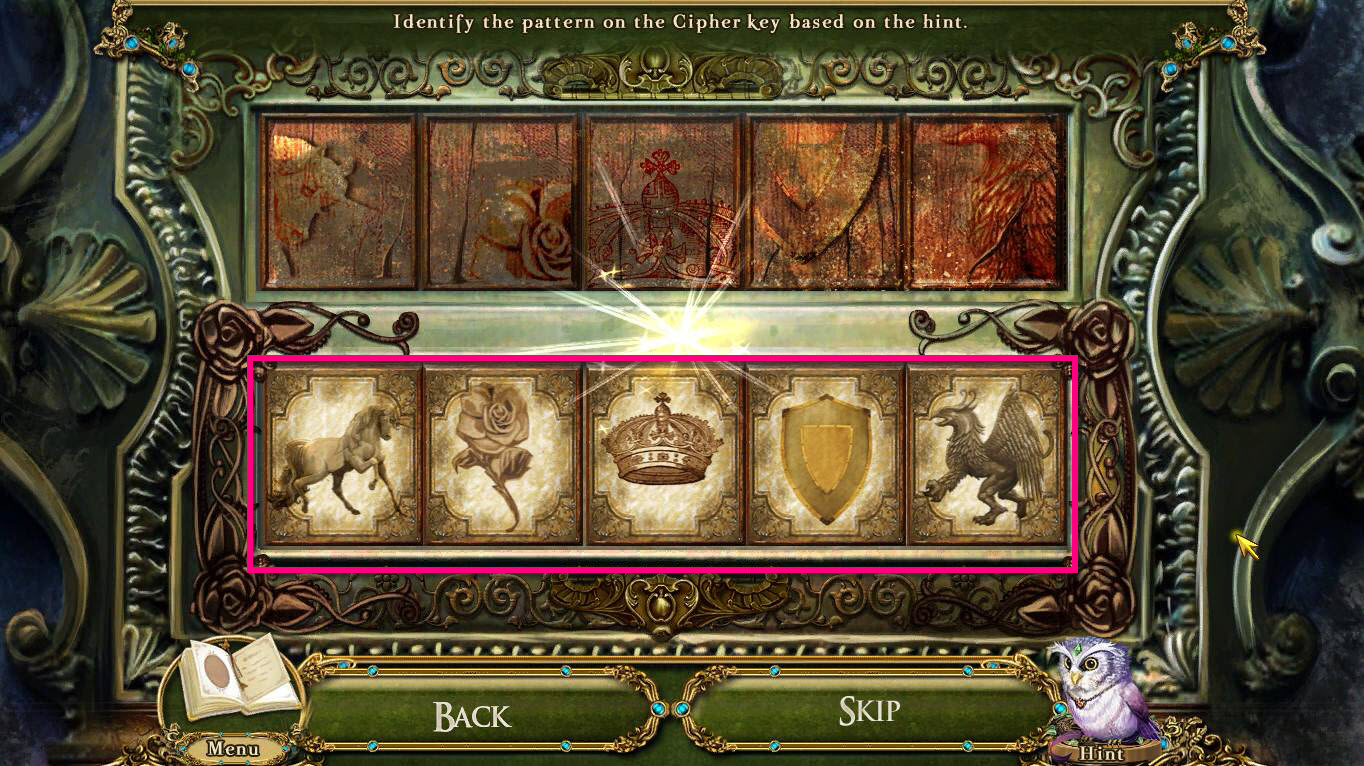Click the Hint label banner
The width and height of the screenshot is (1364, 766).
pos(1104,753)
